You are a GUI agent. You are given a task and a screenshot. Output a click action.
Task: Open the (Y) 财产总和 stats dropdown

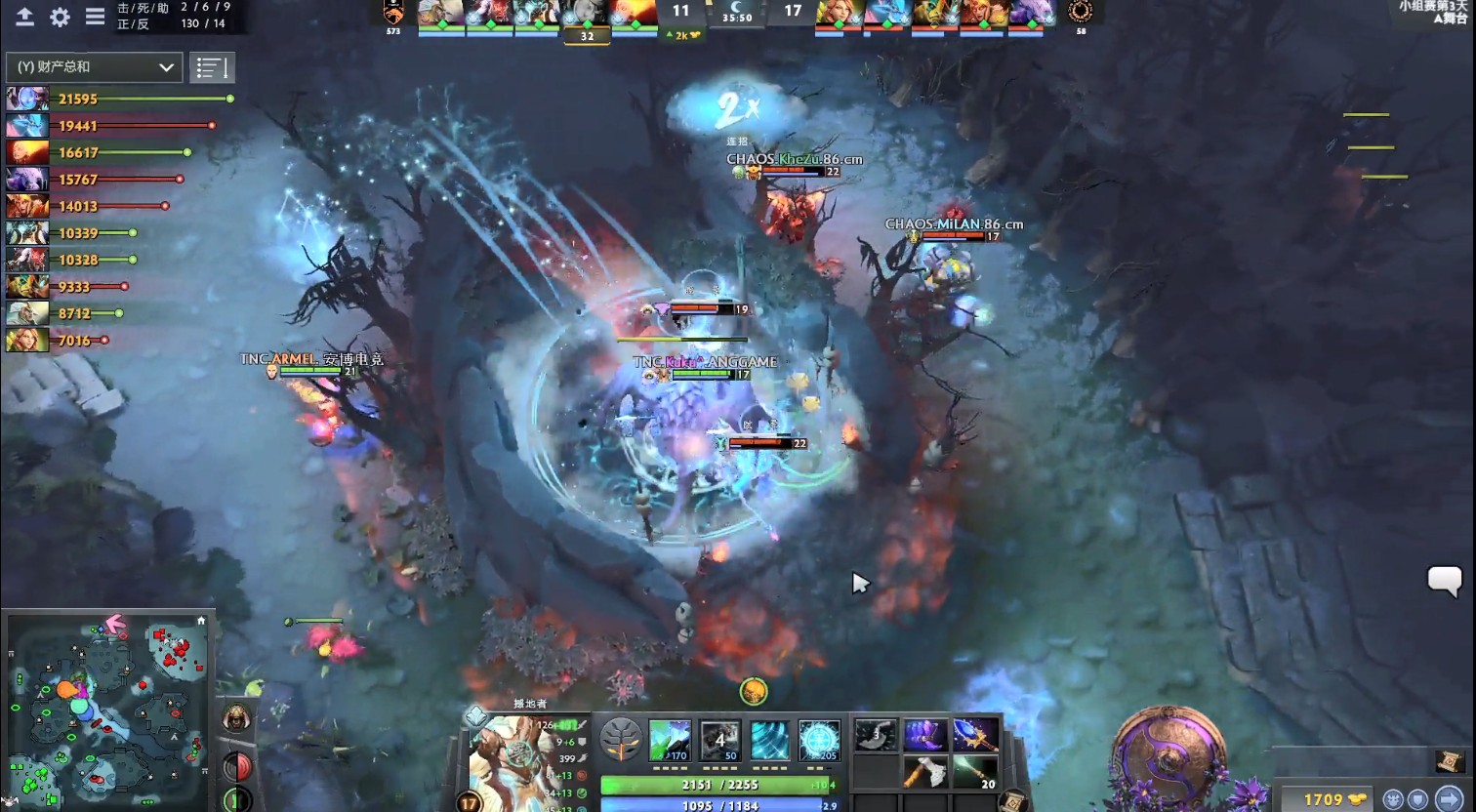coord(94,67)
